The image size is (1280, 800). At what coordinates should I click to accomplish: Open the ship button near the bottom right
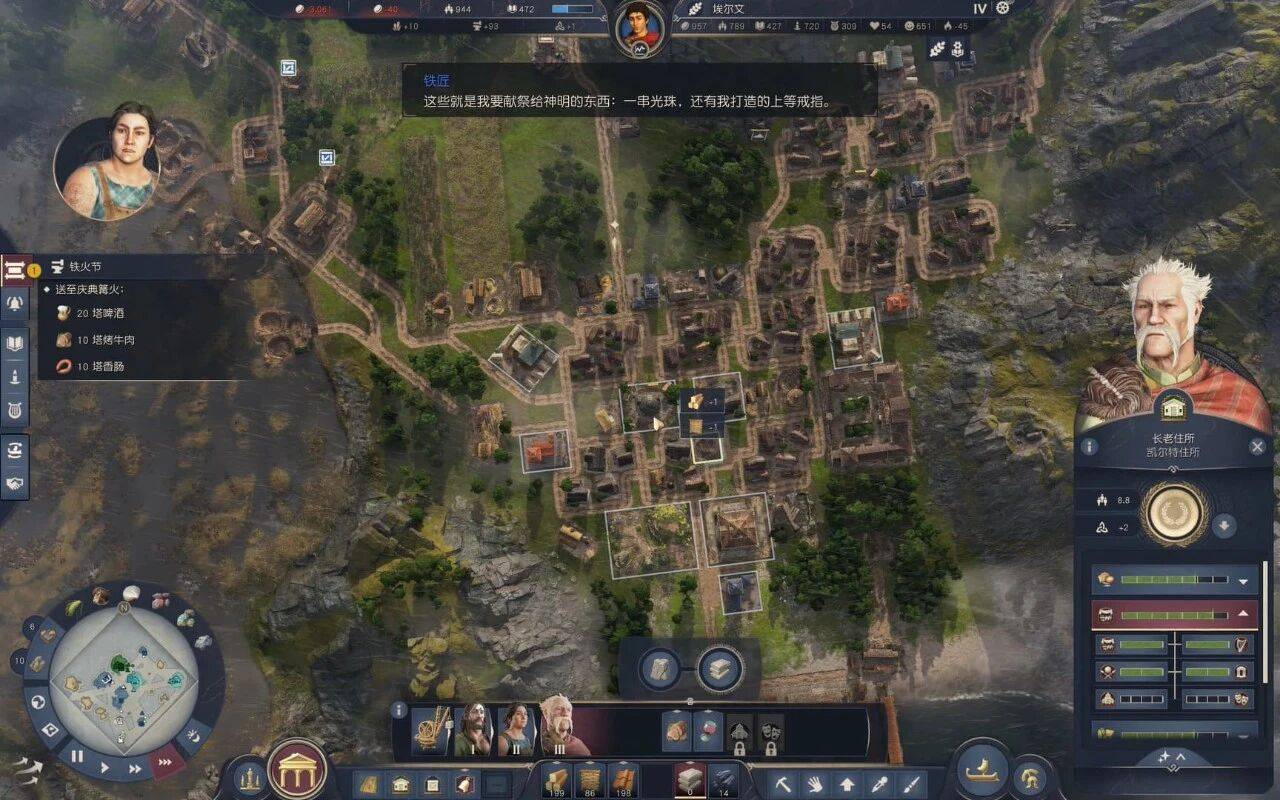[x=982, y=770]
